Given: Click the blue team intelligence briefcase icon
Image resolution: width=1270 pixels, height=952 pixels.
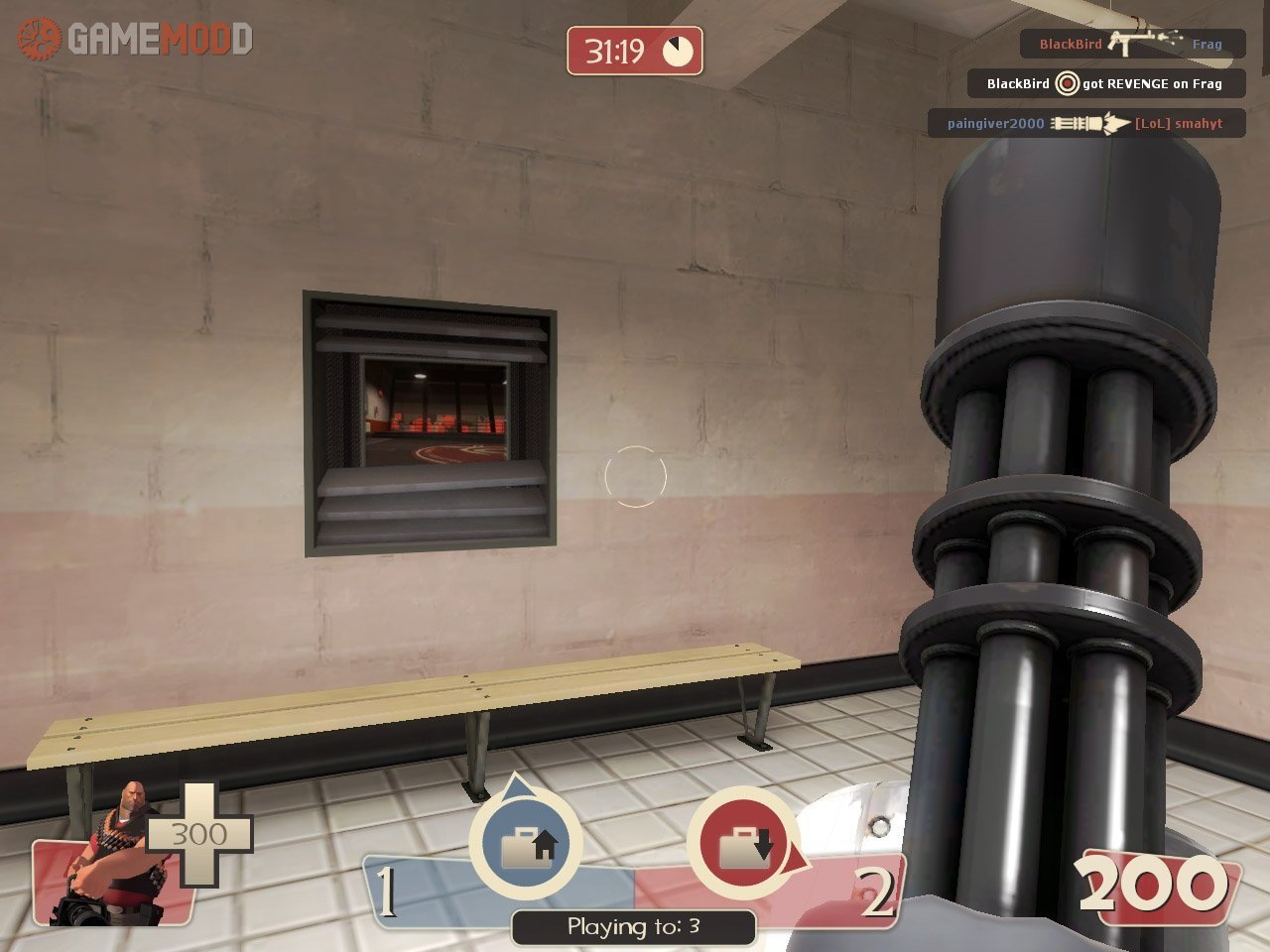Looking at the screenshot, I should point(526,846).
